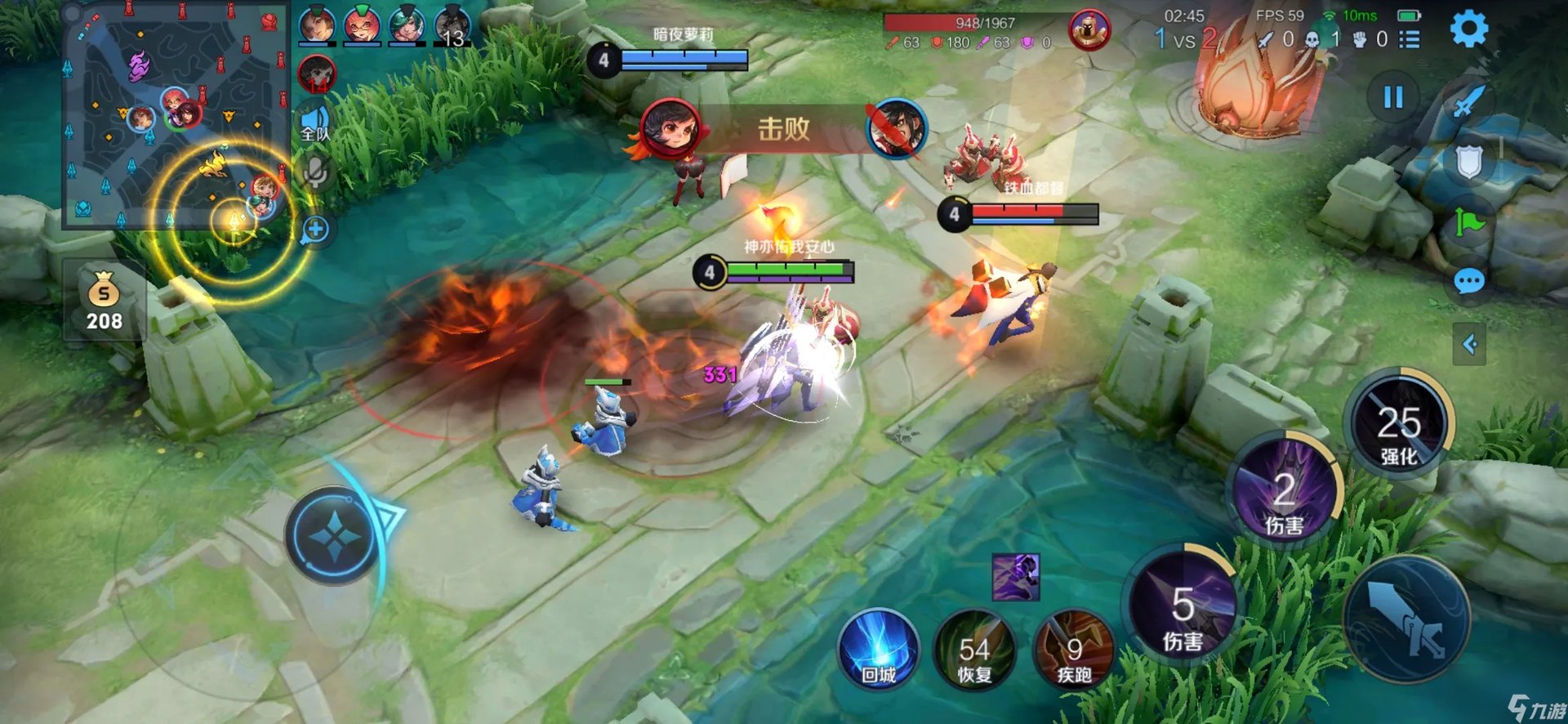The width and height of the screenshot is (1568, 724).
Task: Send the green flag gather signal
Action: tap(1468, 221)
